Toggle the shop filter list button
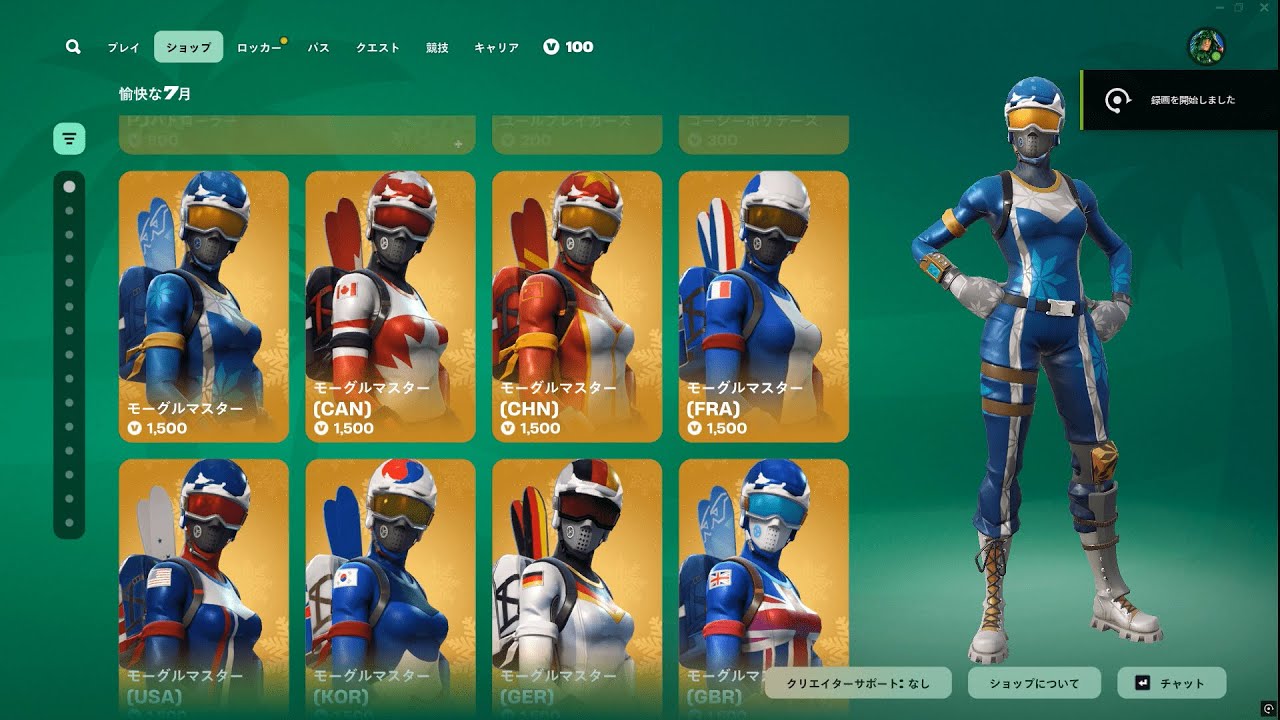The height and width of the screenshot is (720, 1280). click(69, 139)
